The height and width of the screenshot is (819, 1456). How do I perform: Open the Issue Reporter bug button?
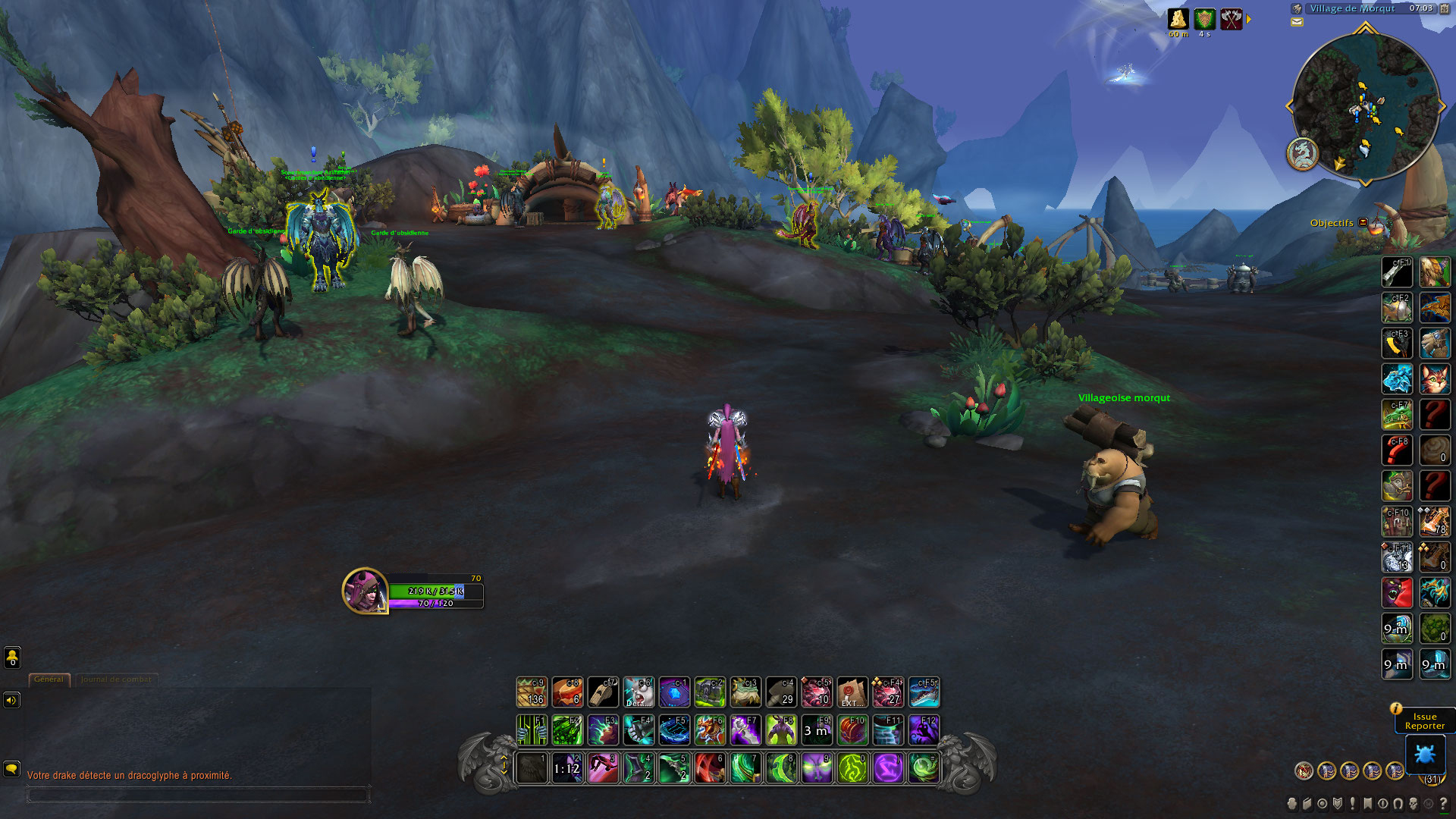pyautogui.click(x=1425, y=754)
